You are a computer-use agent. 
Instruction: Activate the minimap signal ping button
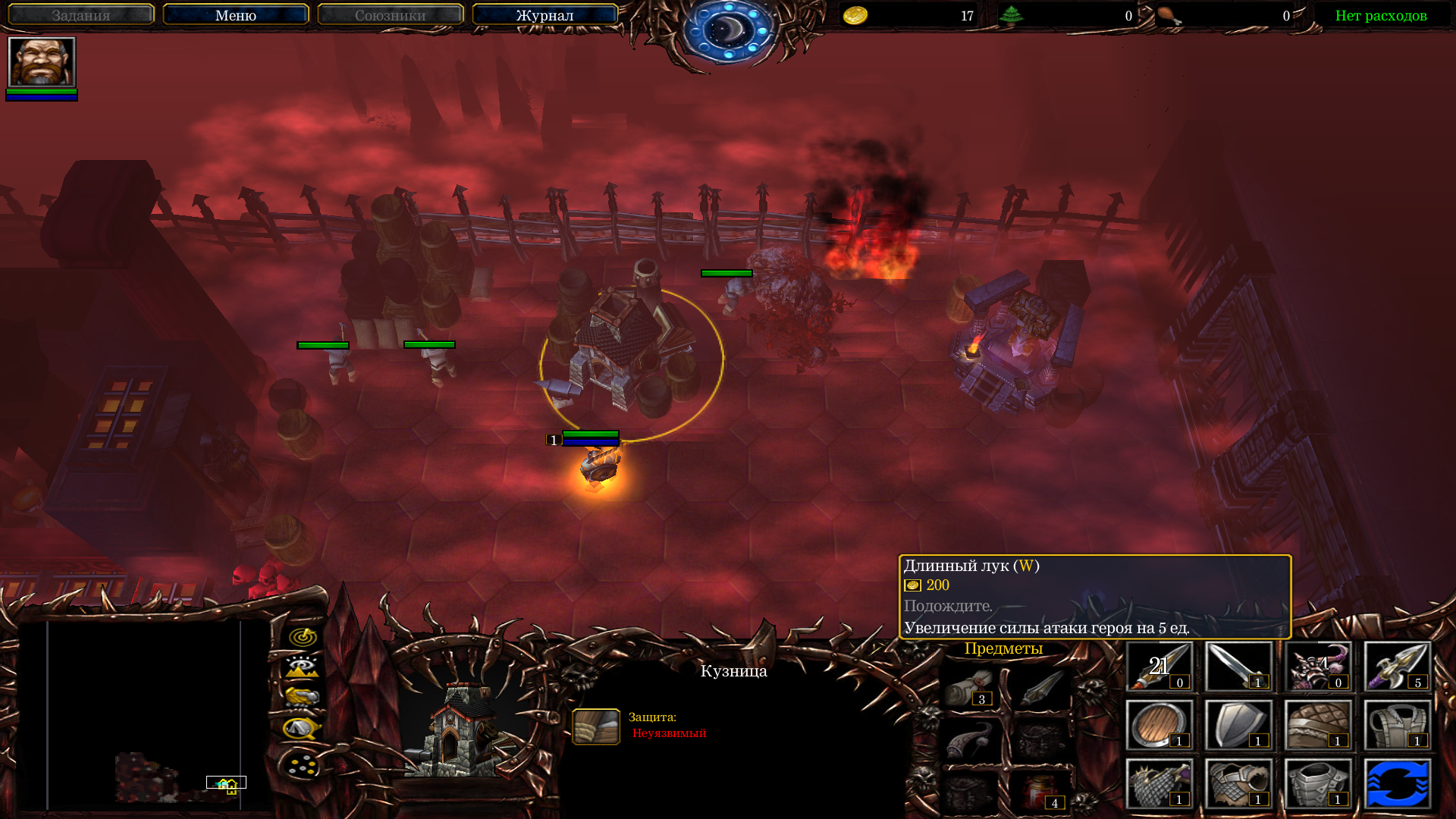click(x=303, y=636)
